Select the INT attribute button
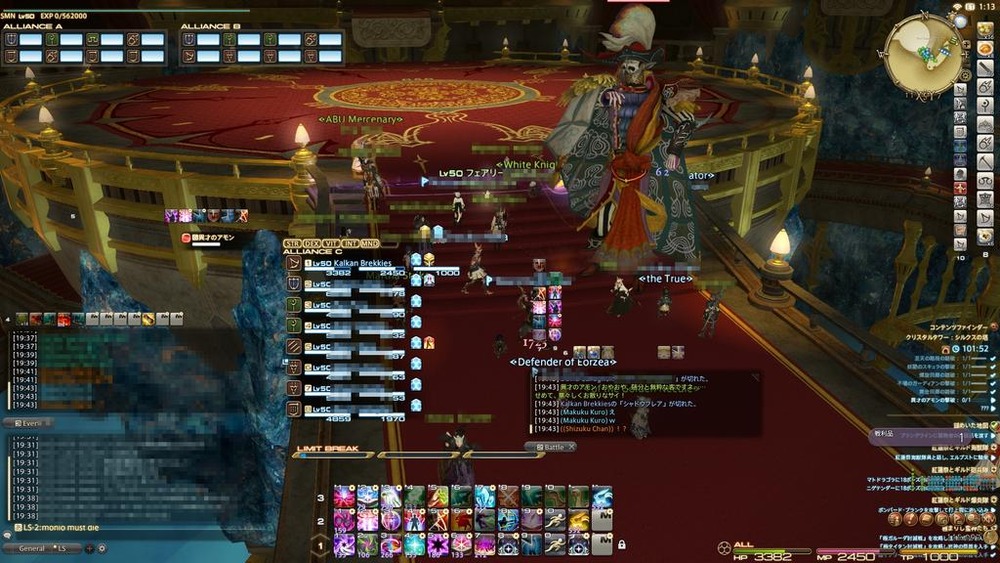 pyautogui.click(x=348, y=242)
